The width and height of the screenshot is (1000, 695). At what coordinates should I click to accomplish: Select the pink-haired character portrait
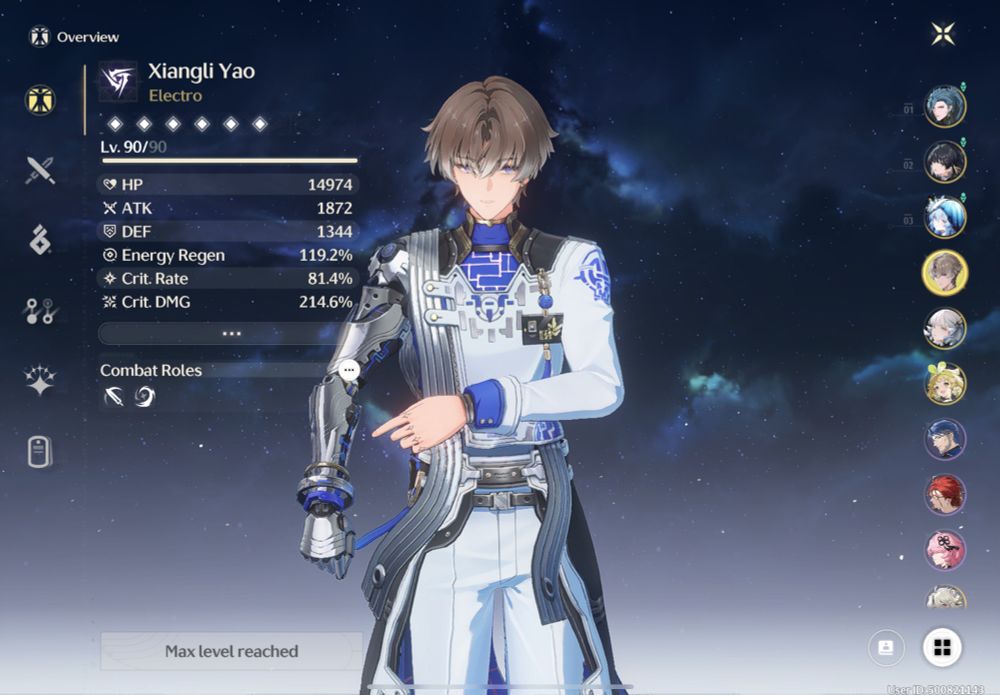pos(944,550)
